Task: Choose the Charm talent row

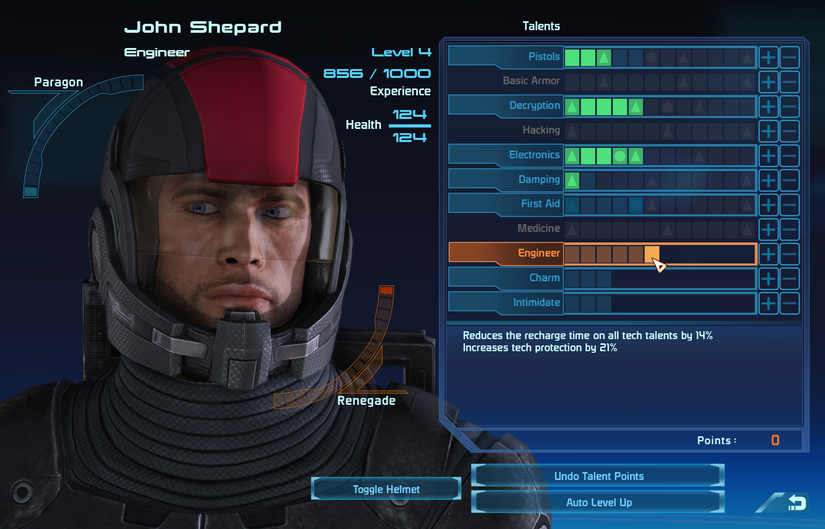Action: tap(506, 278)
